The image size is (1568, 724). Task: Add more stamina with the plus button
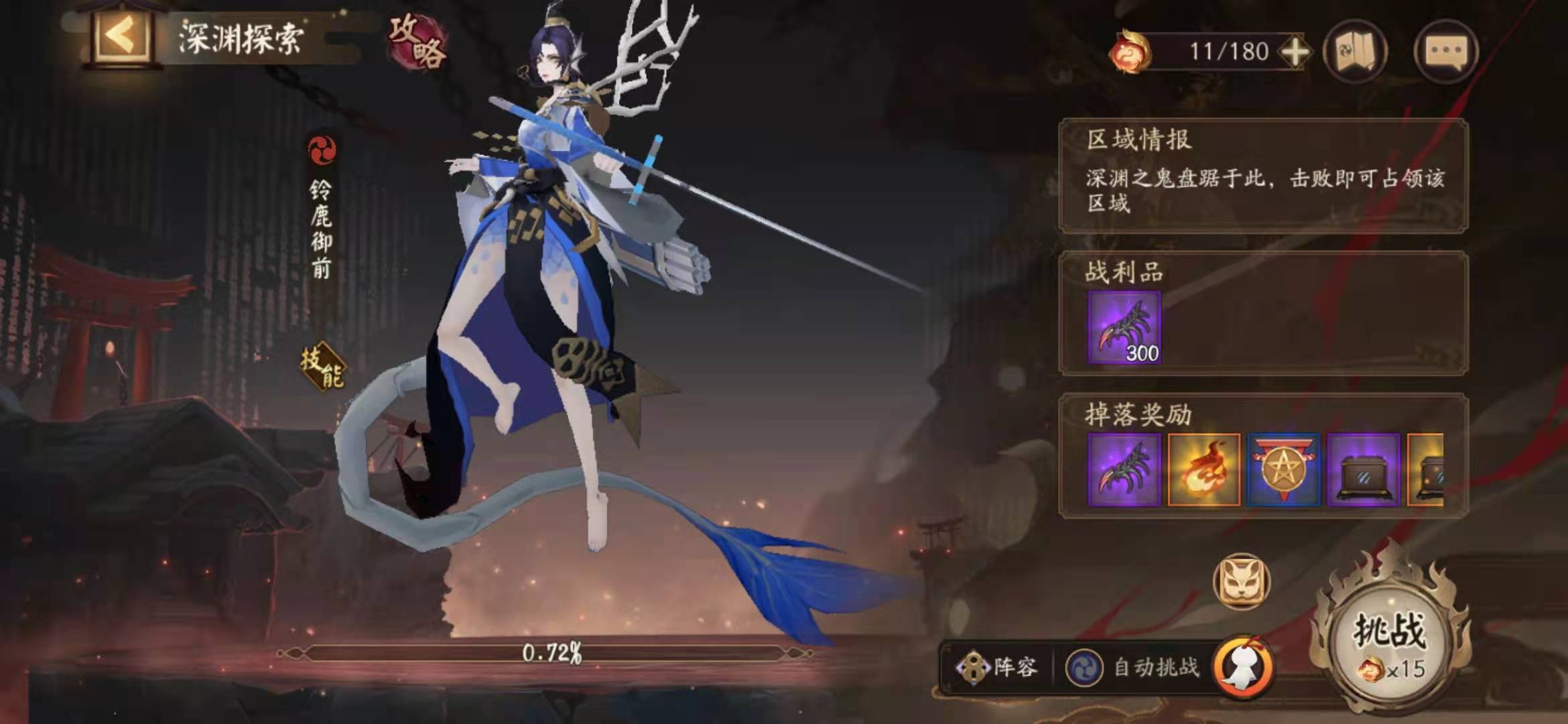click(1295, 52)
